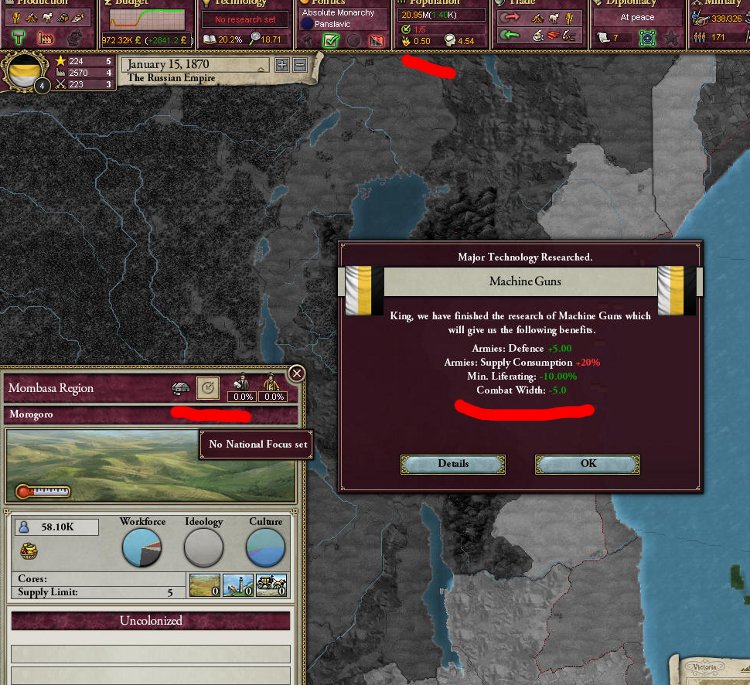The image size is (750, 685).
Task: Click the Russian Empire flag shield
Action: coord(23,74)
